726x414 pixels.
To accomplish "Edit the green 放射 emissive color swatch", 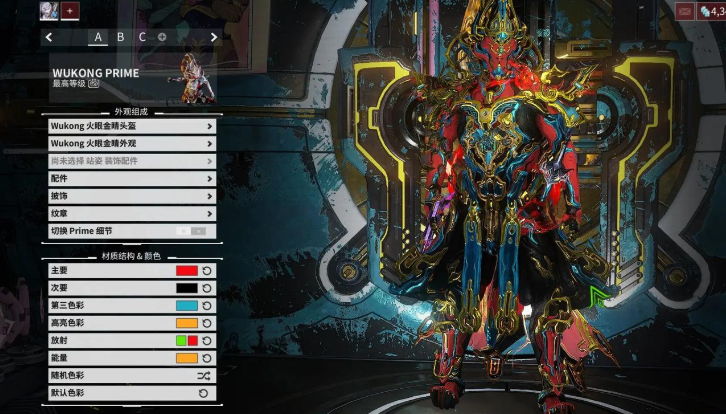I will click(x=180, y=341).
